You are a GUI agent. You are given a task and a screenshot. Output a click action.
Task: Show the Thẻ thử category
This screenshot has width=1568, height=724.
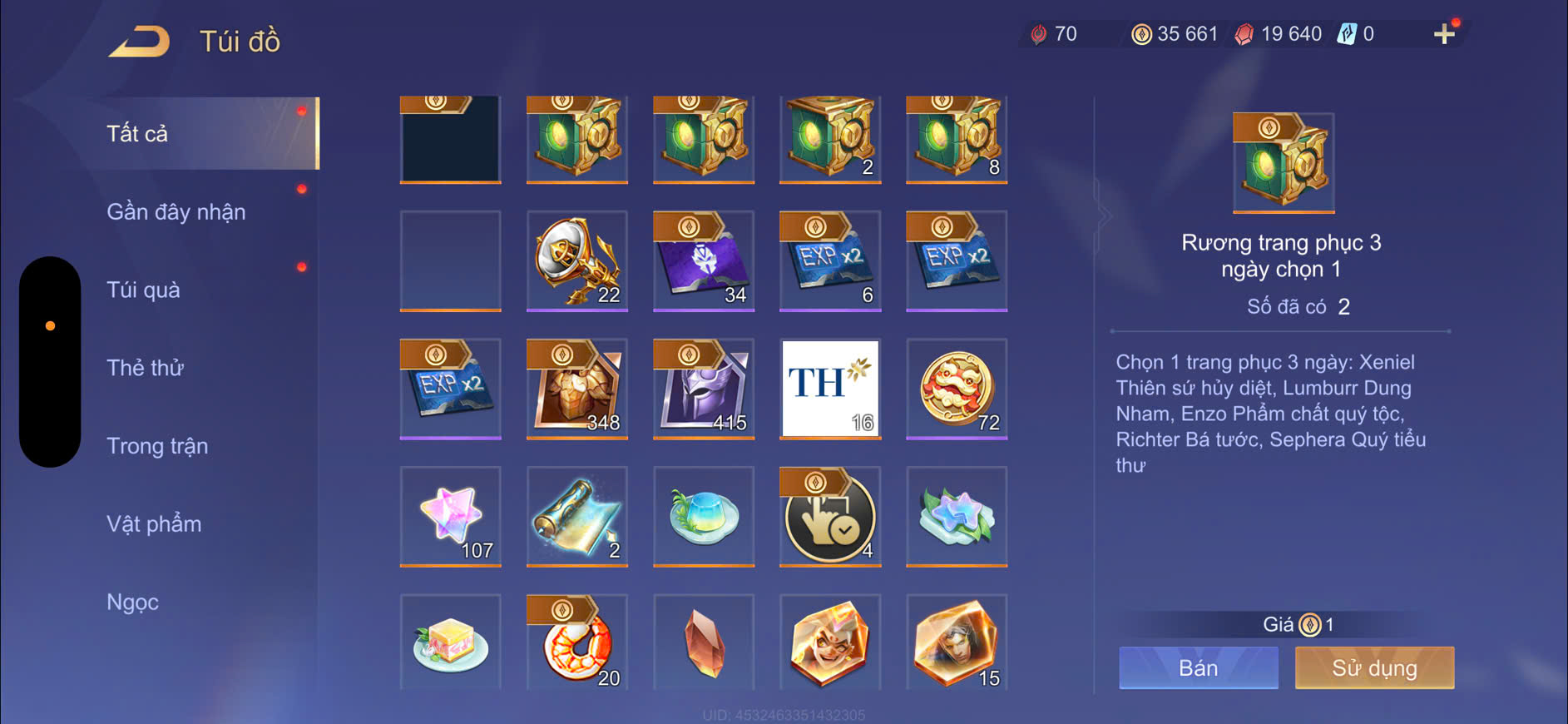pos(145,368)
